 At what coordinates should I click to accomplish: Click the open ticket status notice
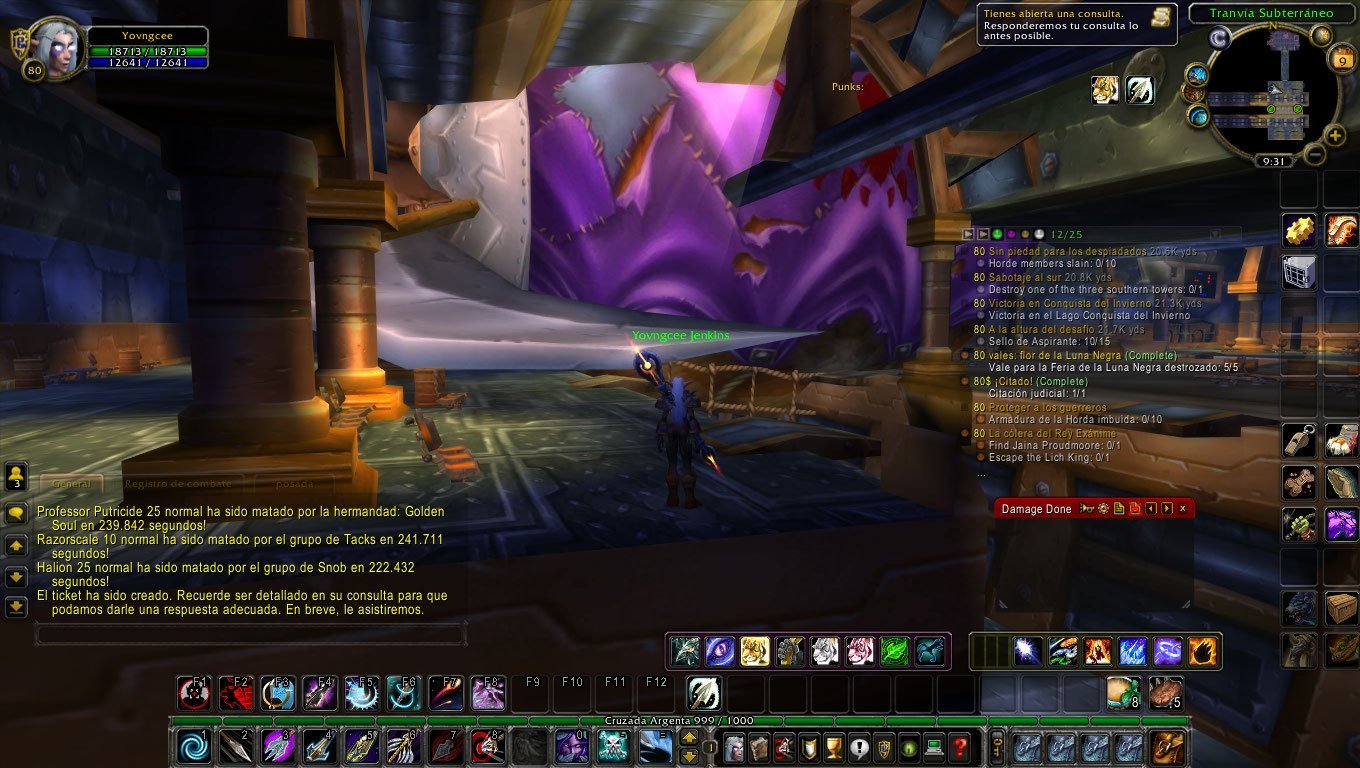tap(1076, 24)
